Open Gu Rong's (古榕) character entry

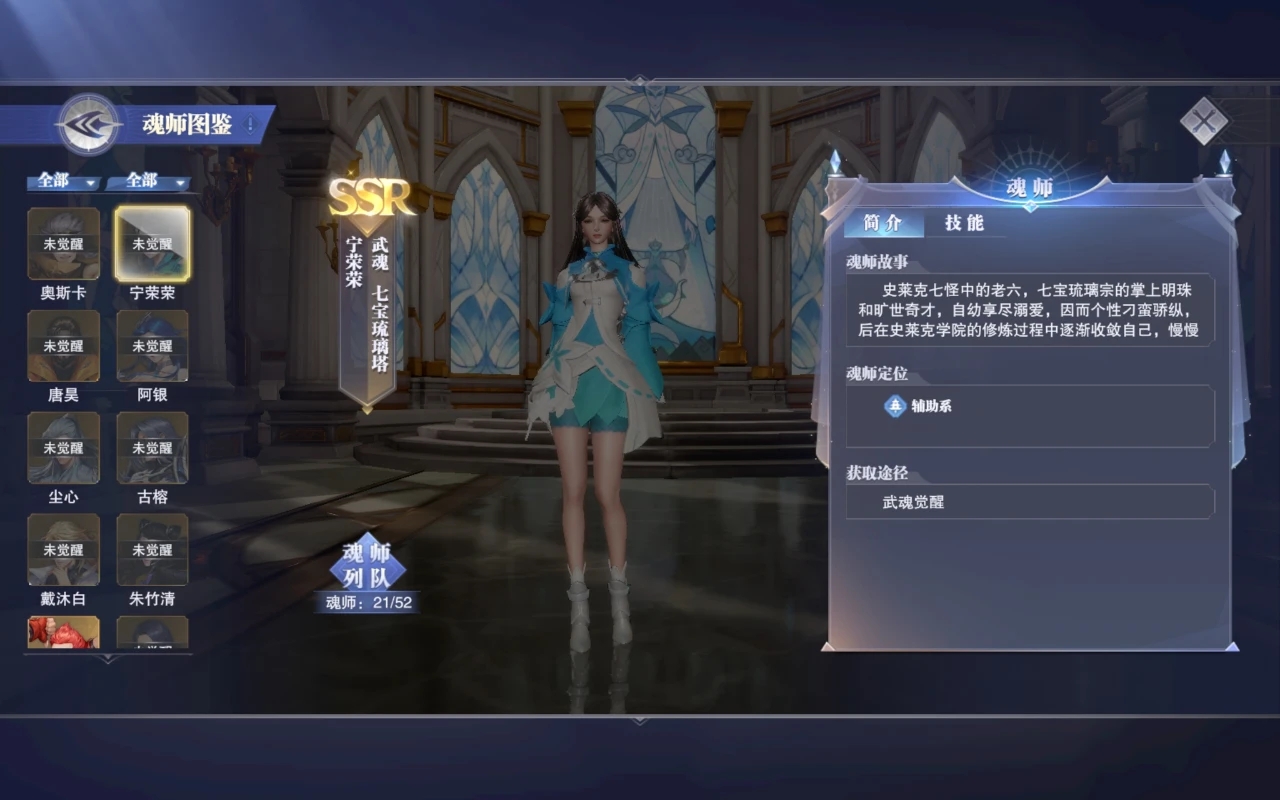[x=152, y=448]
